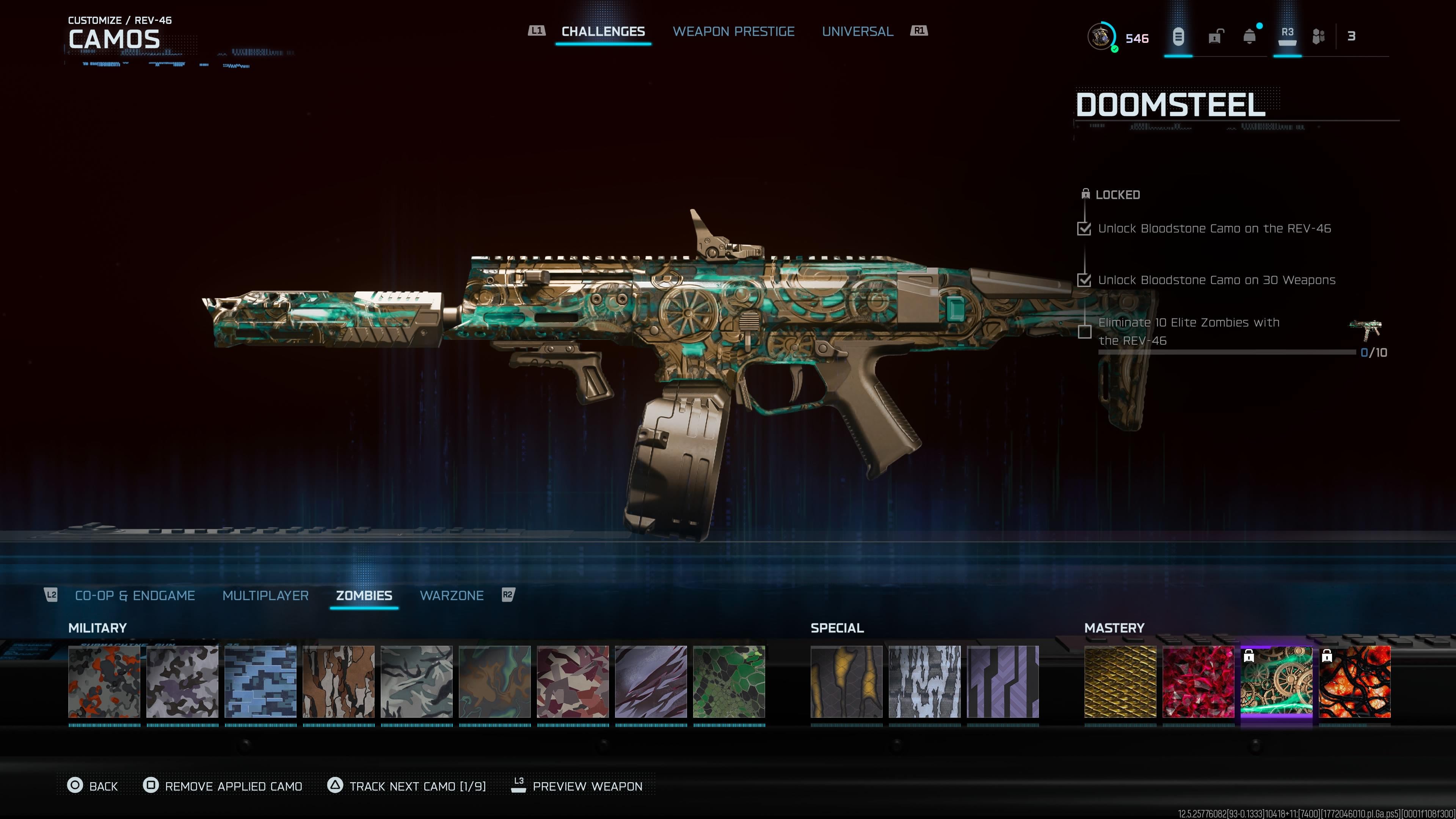Image resolution: width=1456 pixels, height=819 pixels.
Task: Choose the red crystal Bloodstone camo
Action: [x=1198, y=682]
